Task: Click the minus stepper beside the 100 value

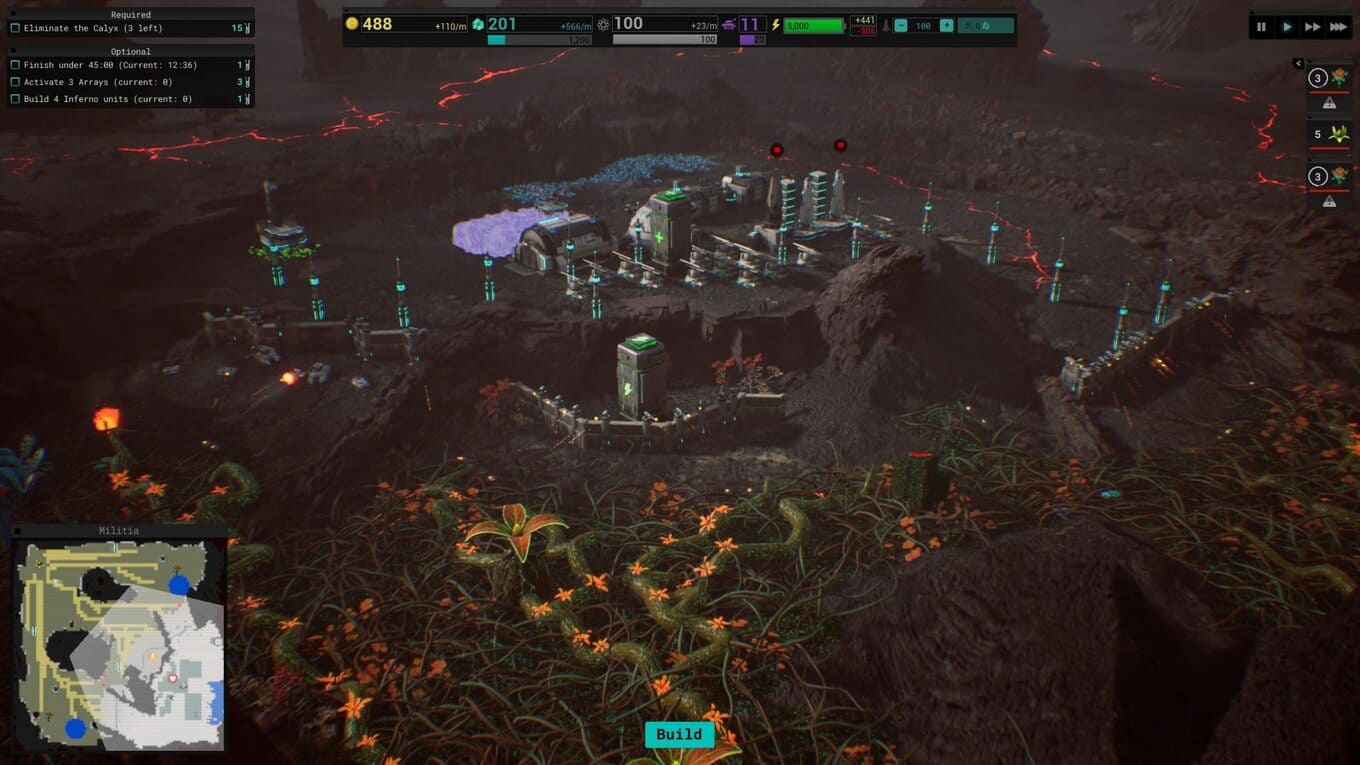Action: tap(901, 26)
